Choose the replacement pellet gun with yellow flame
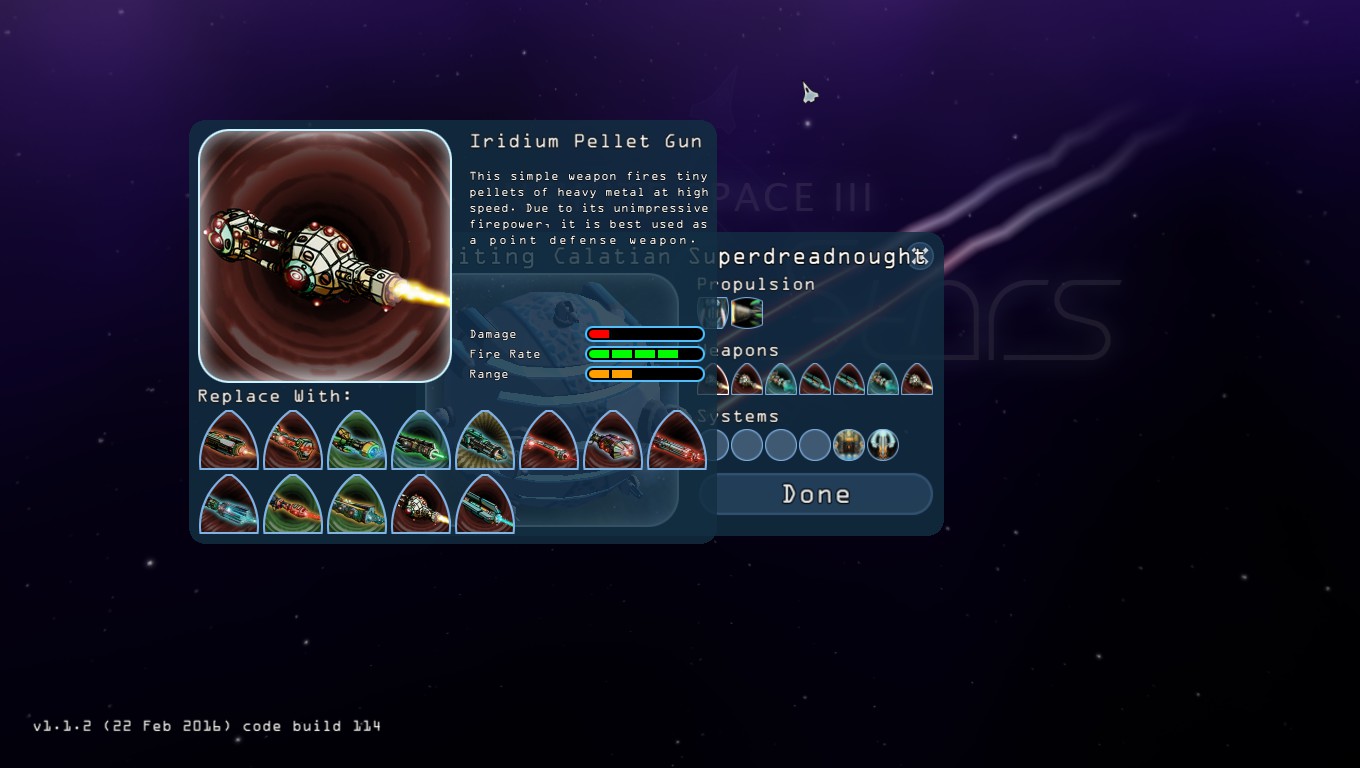Viewport: 1360px width, 768px height. point(421,505)
